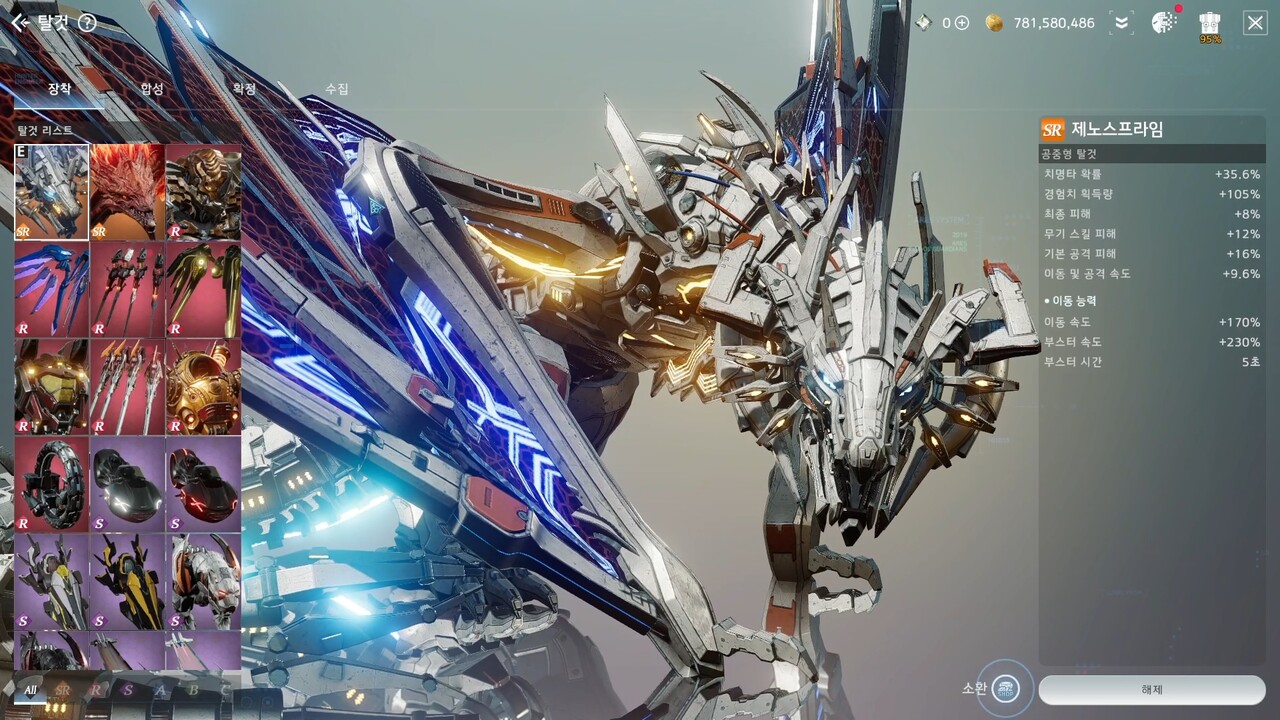Open the help question mark icon

(x=87, y=22)
